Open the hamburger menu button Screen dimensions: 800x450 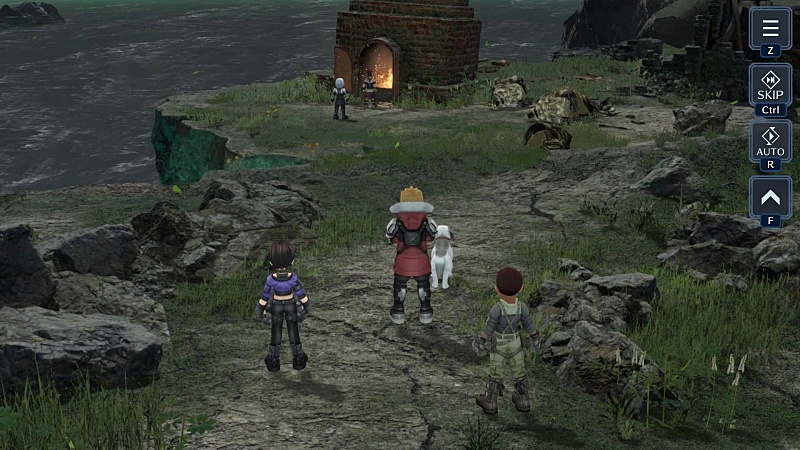point(770,28)
